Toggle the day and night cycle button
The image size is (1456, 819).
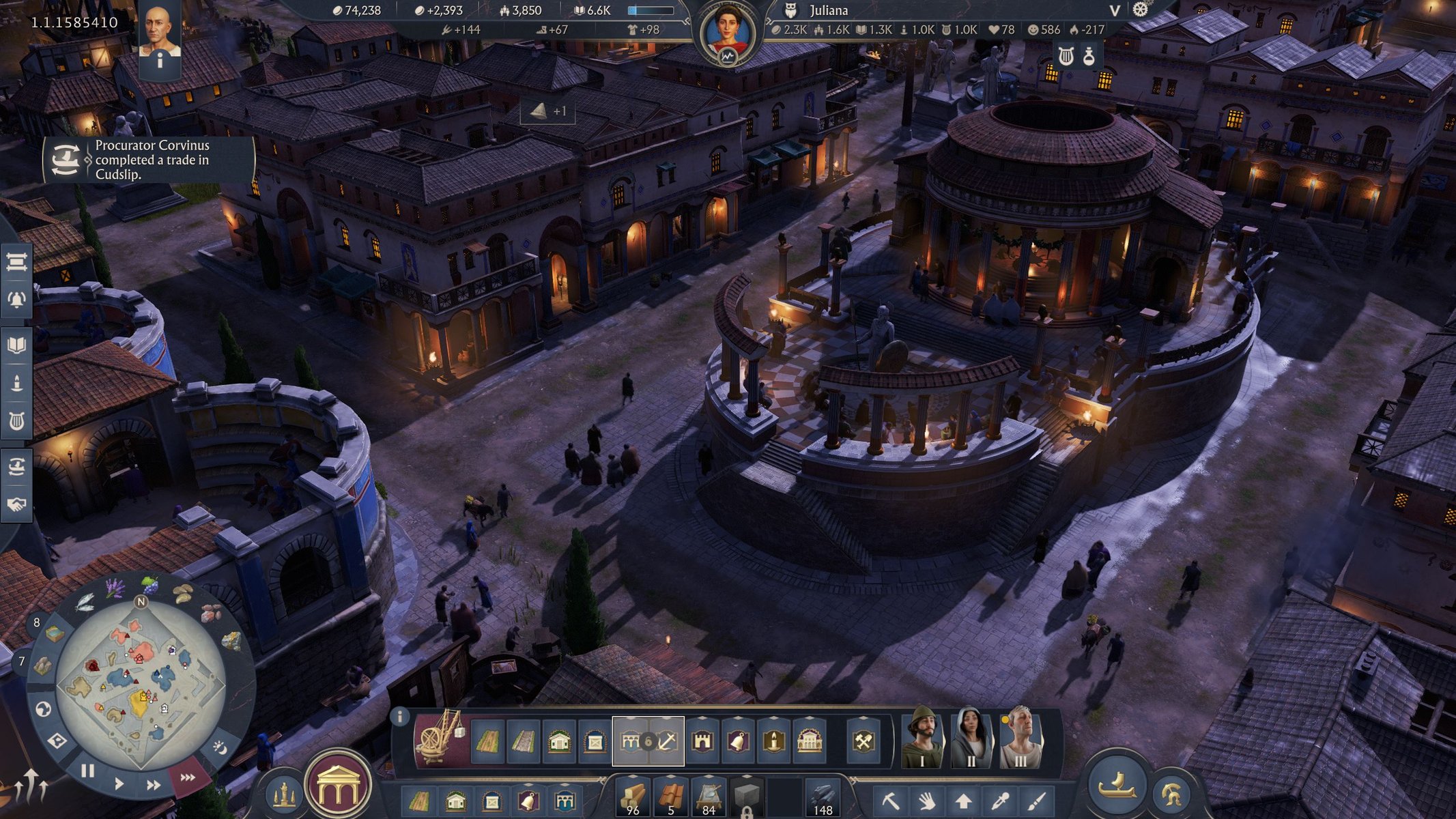[x=220, y=748]
